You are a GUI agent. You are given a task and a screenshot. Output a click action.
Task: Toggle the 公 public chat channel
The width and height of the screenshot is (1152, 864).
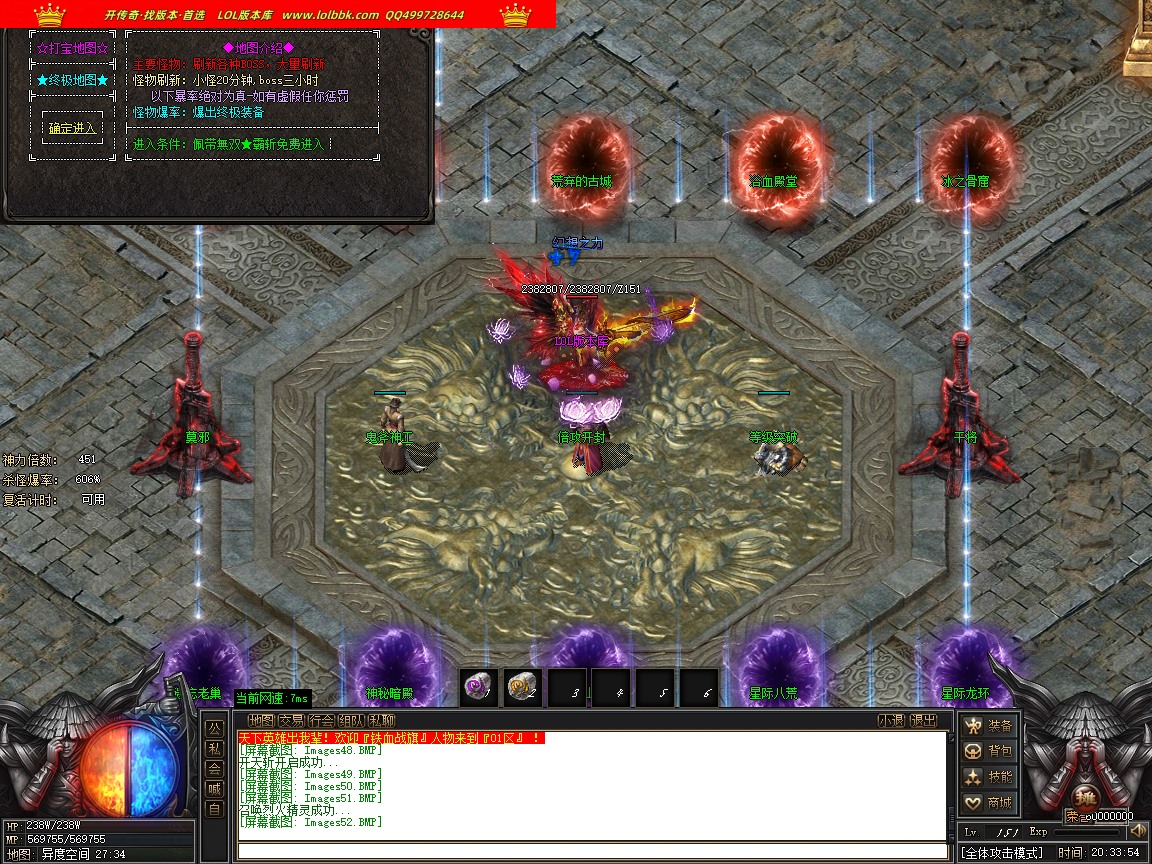[214, 728]
